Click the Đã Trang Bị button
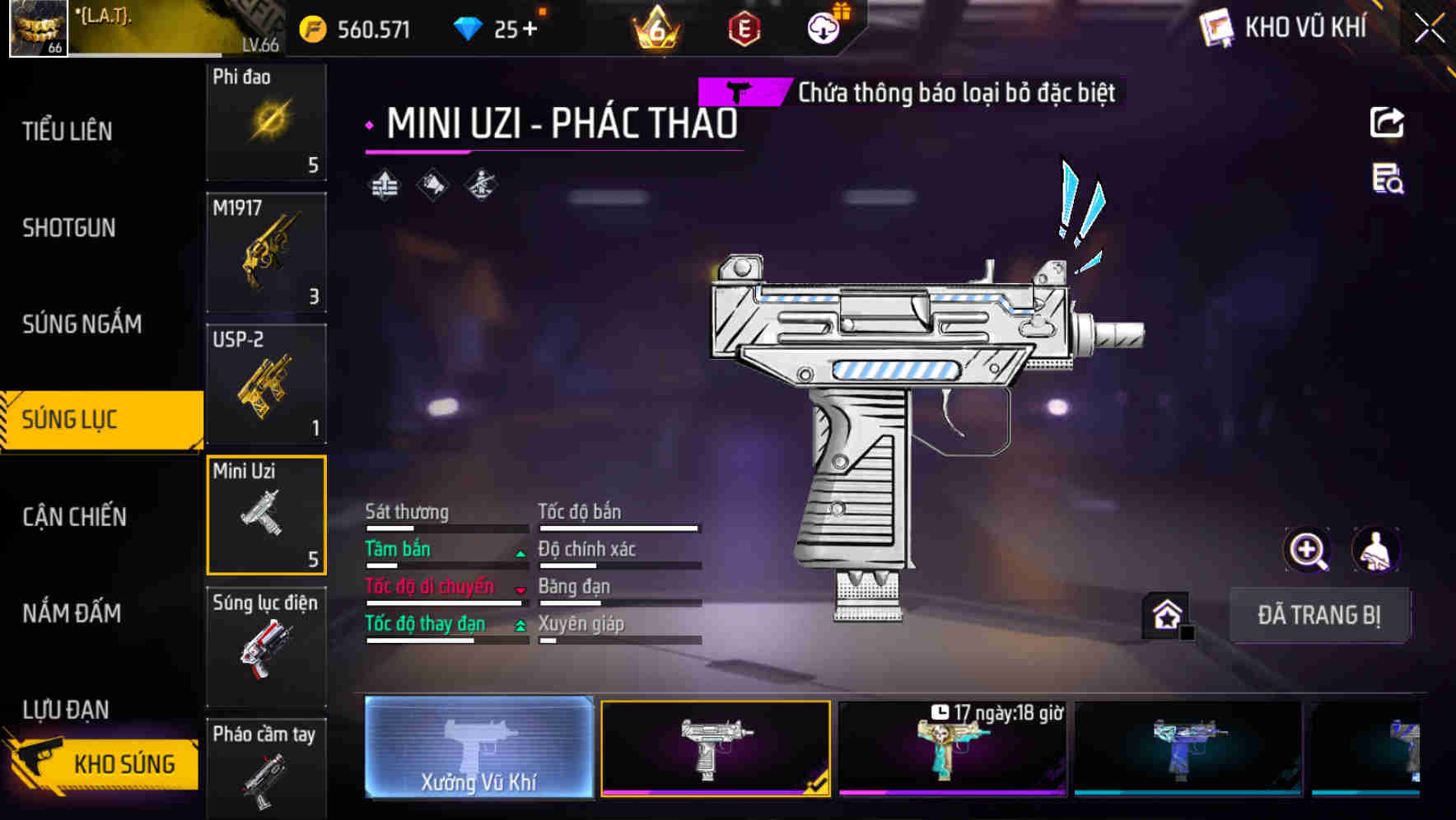 click(x=1318, y=615)
